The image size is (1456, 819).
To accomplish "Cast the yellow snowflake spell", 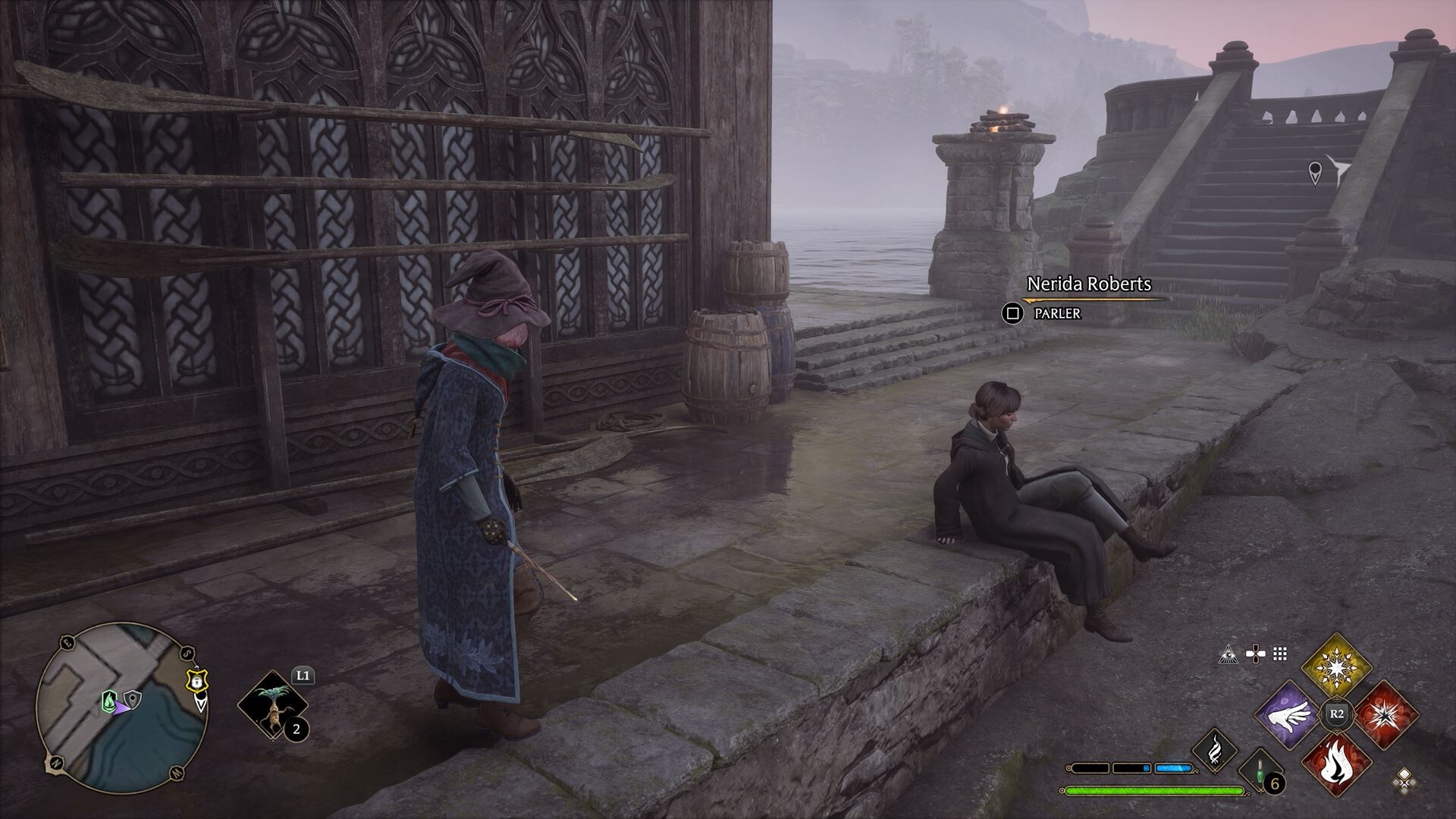I will (x=1336, y=669).
